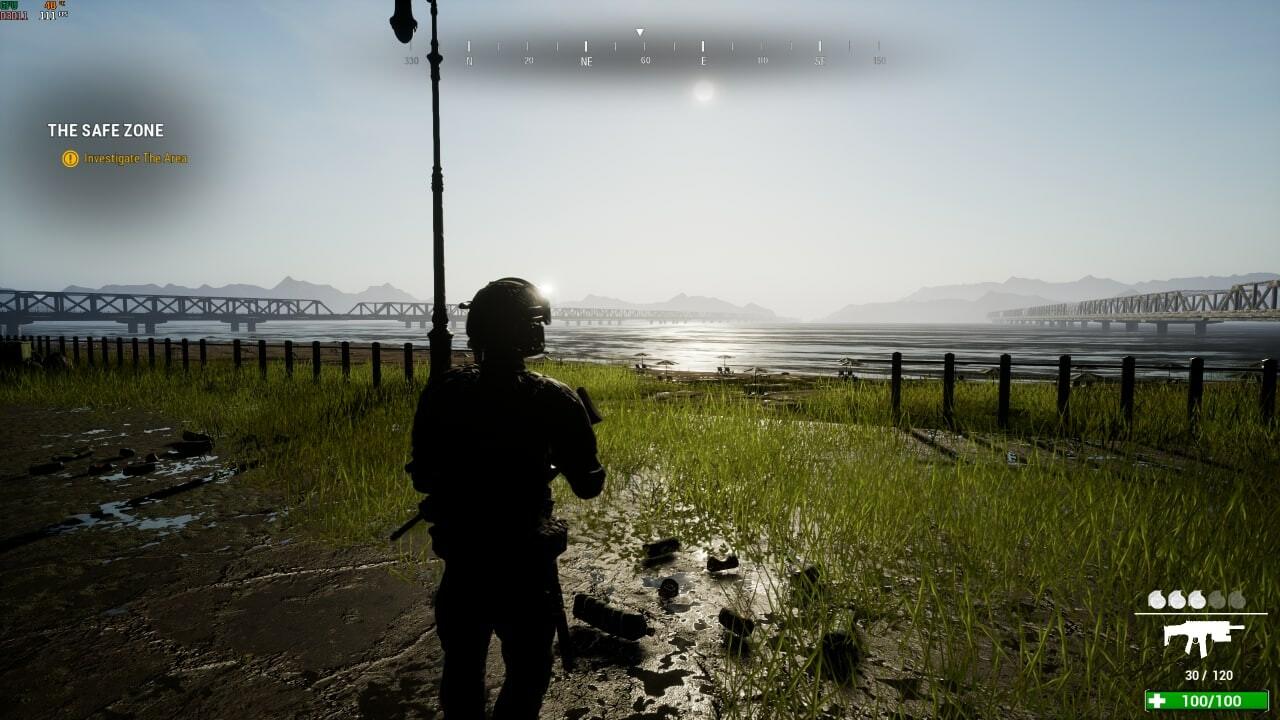
Task: Click the third grenade icon to deselect it
Action: 1197,599
